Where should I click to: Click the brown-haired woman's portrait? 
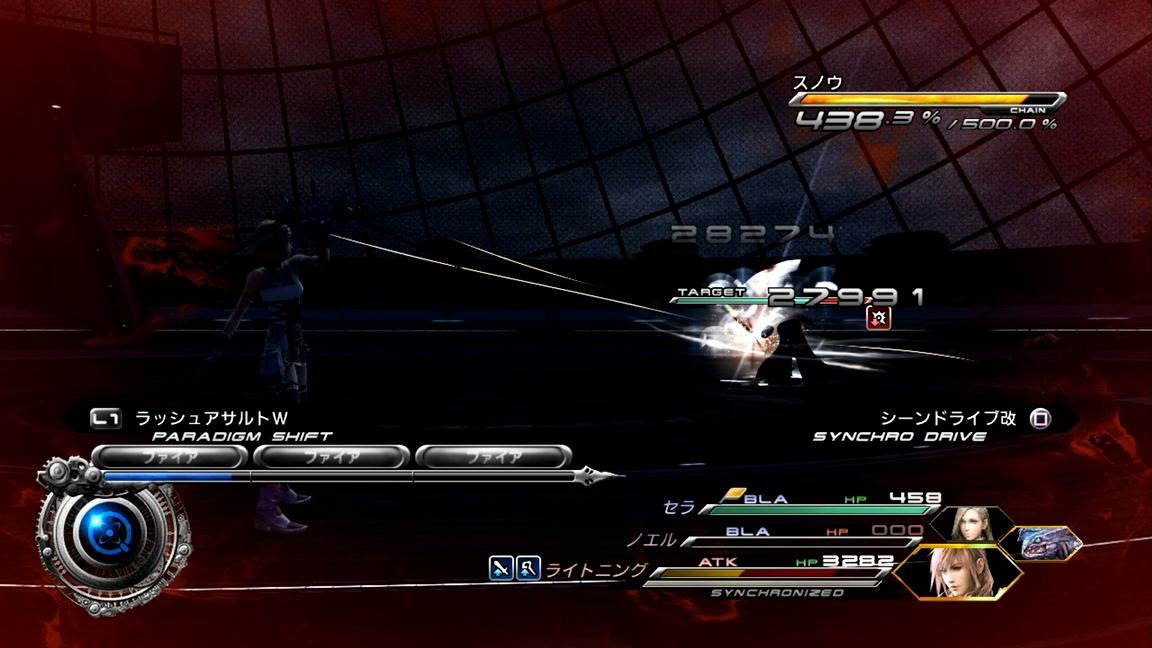point(964,524)
